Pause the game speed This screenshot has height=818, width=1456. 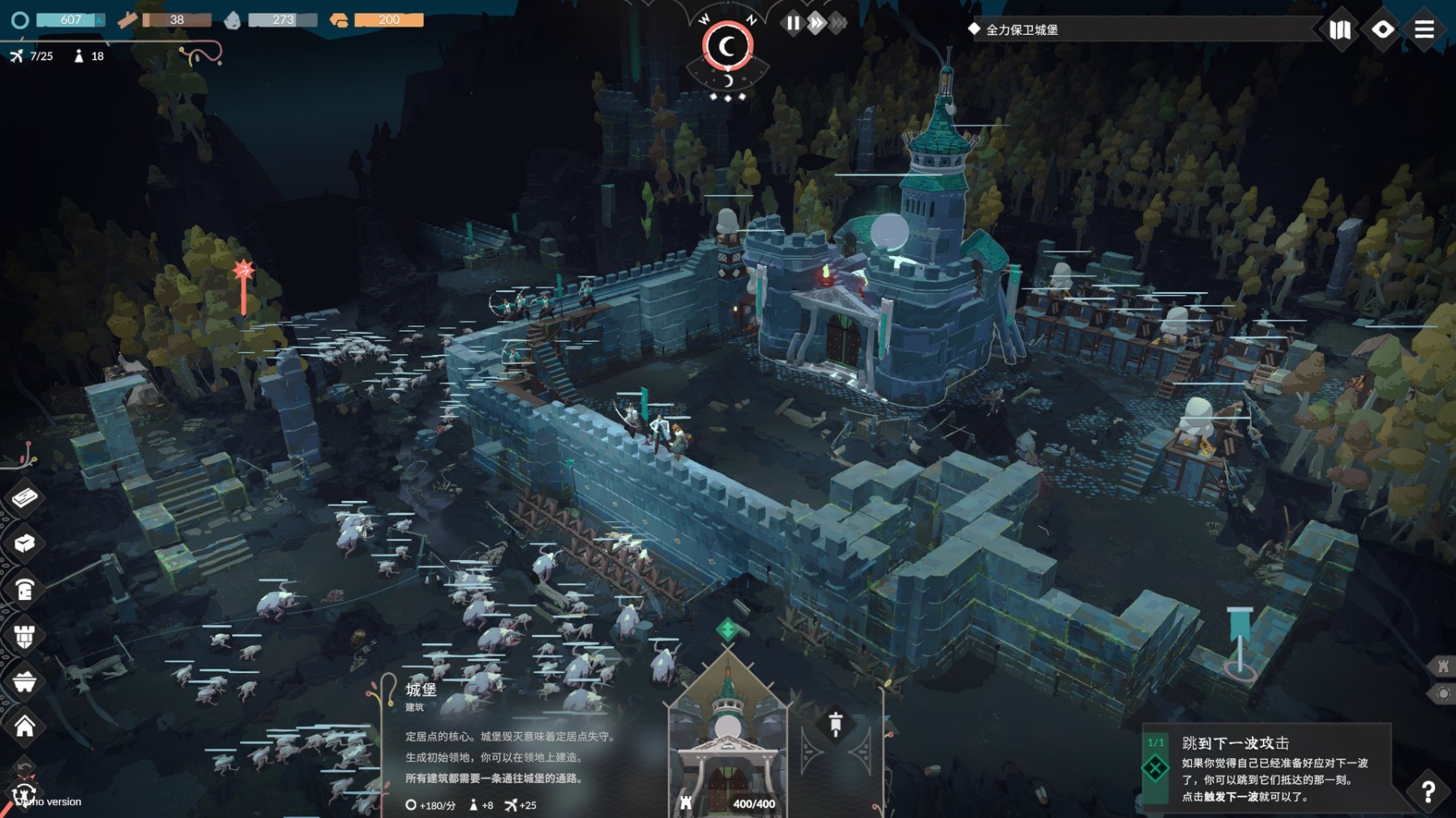793,24
